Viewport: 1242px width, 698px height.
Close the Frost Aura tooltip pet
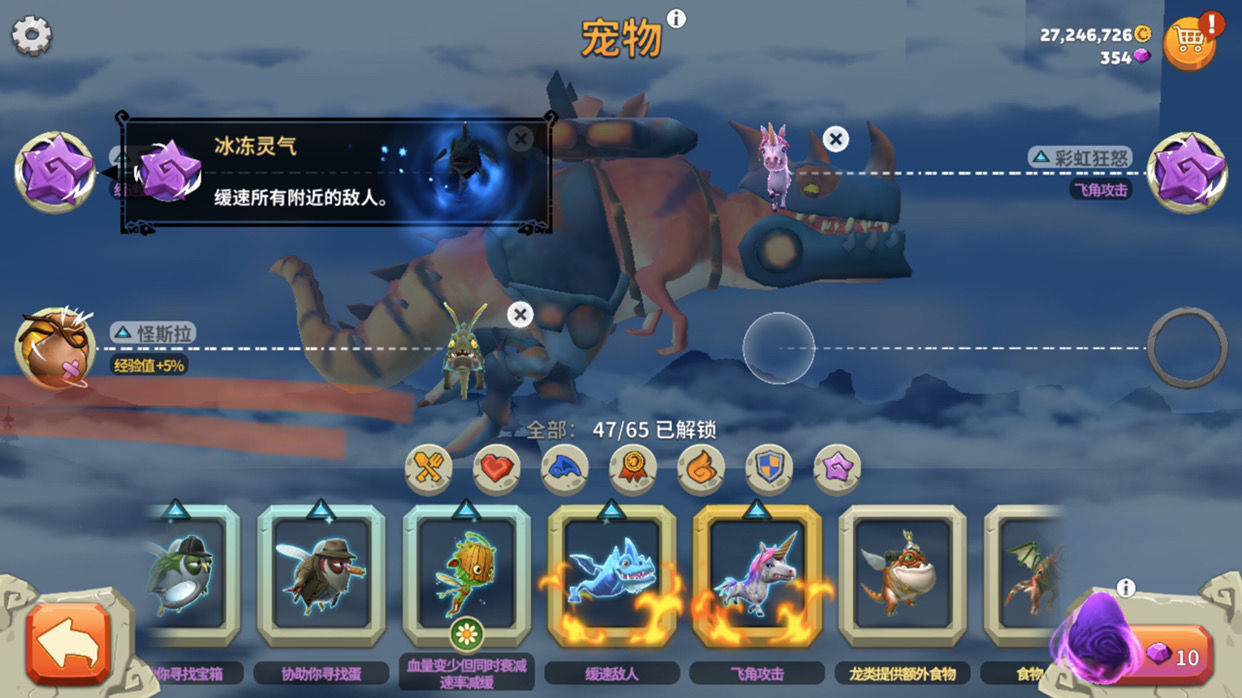(520, 139)
